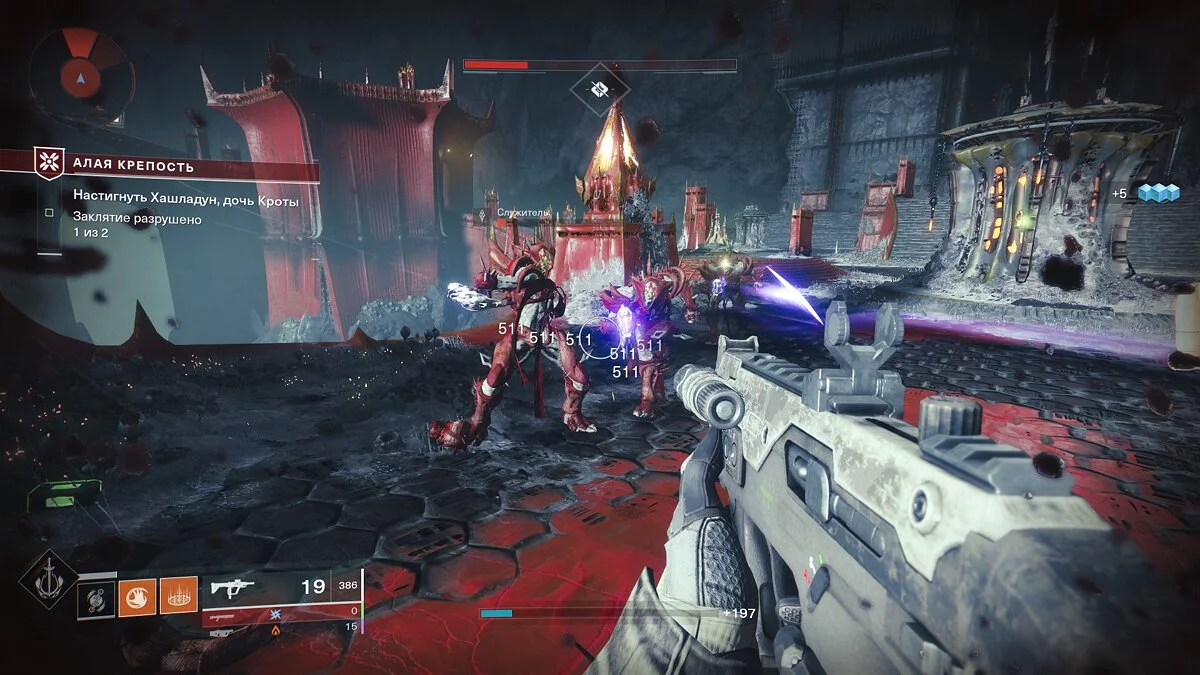Click the circular radar minimap
Viewport: 1200px width, 675px height.
click(x=79, y=74)
